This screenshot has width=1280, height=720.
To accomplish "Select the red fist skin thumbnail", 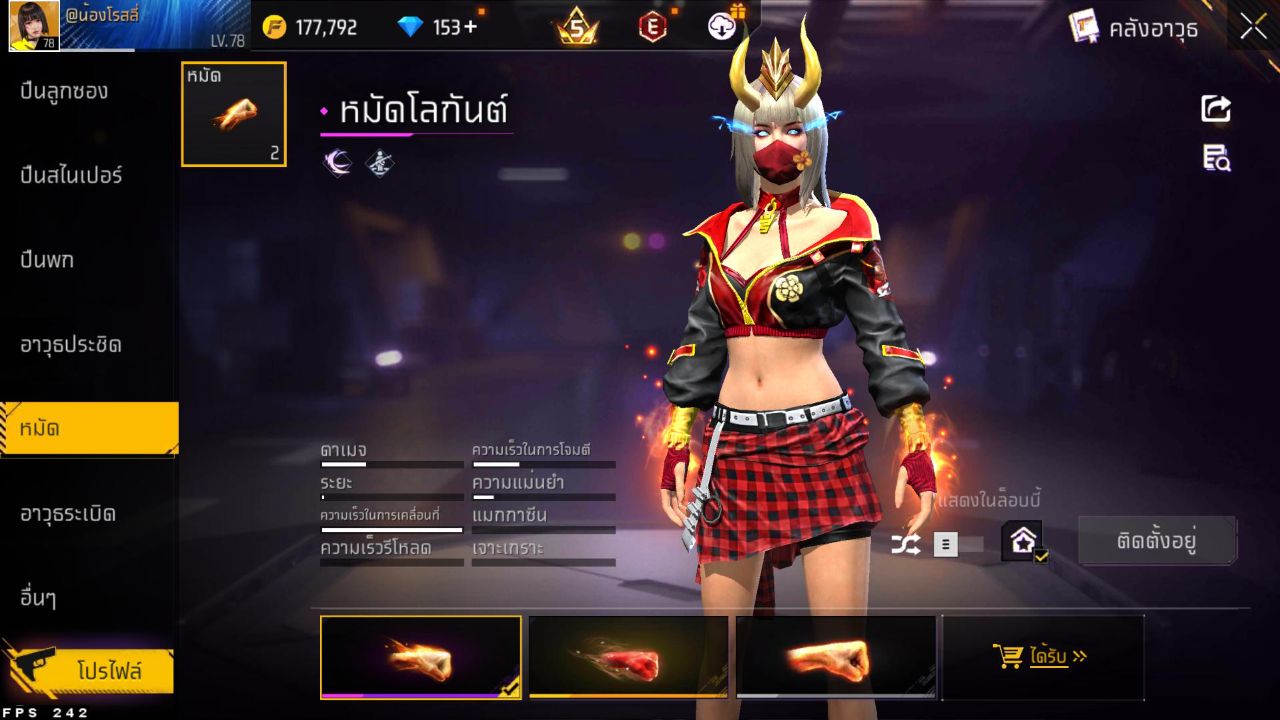I will [627, 657].
